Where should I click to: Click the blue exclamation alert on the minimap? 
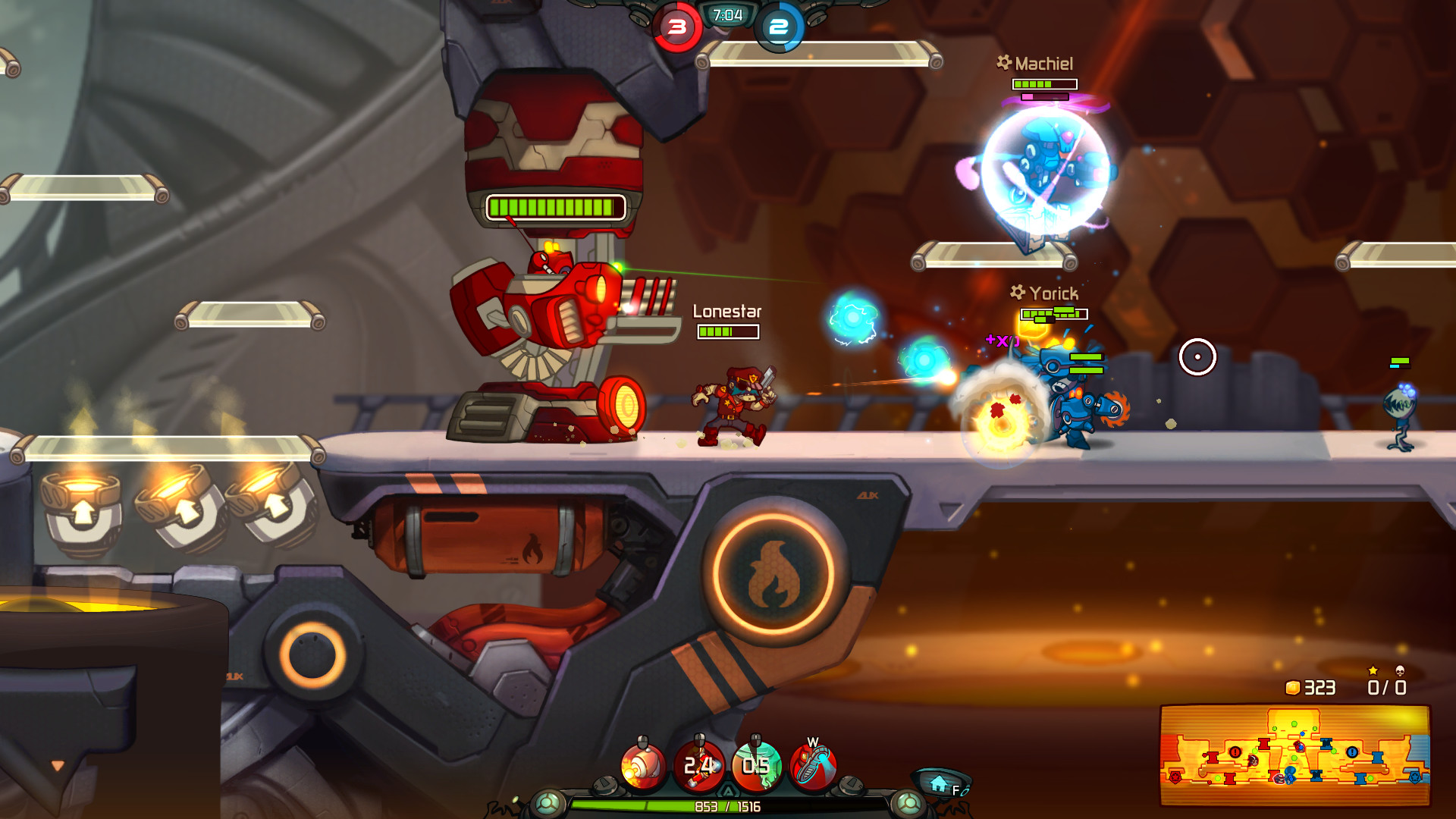[x=1352, y=752]
